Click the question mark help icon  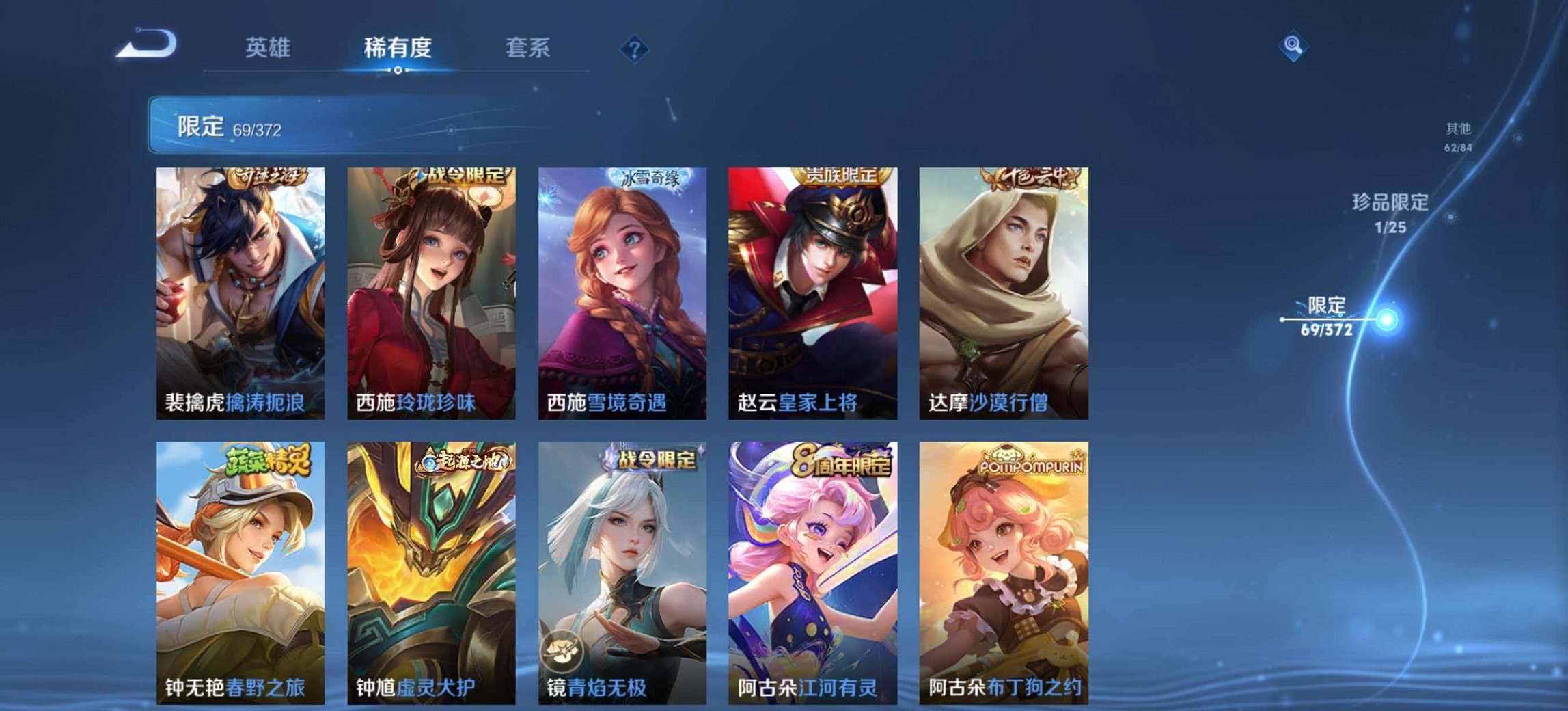(x=635, y=49)
